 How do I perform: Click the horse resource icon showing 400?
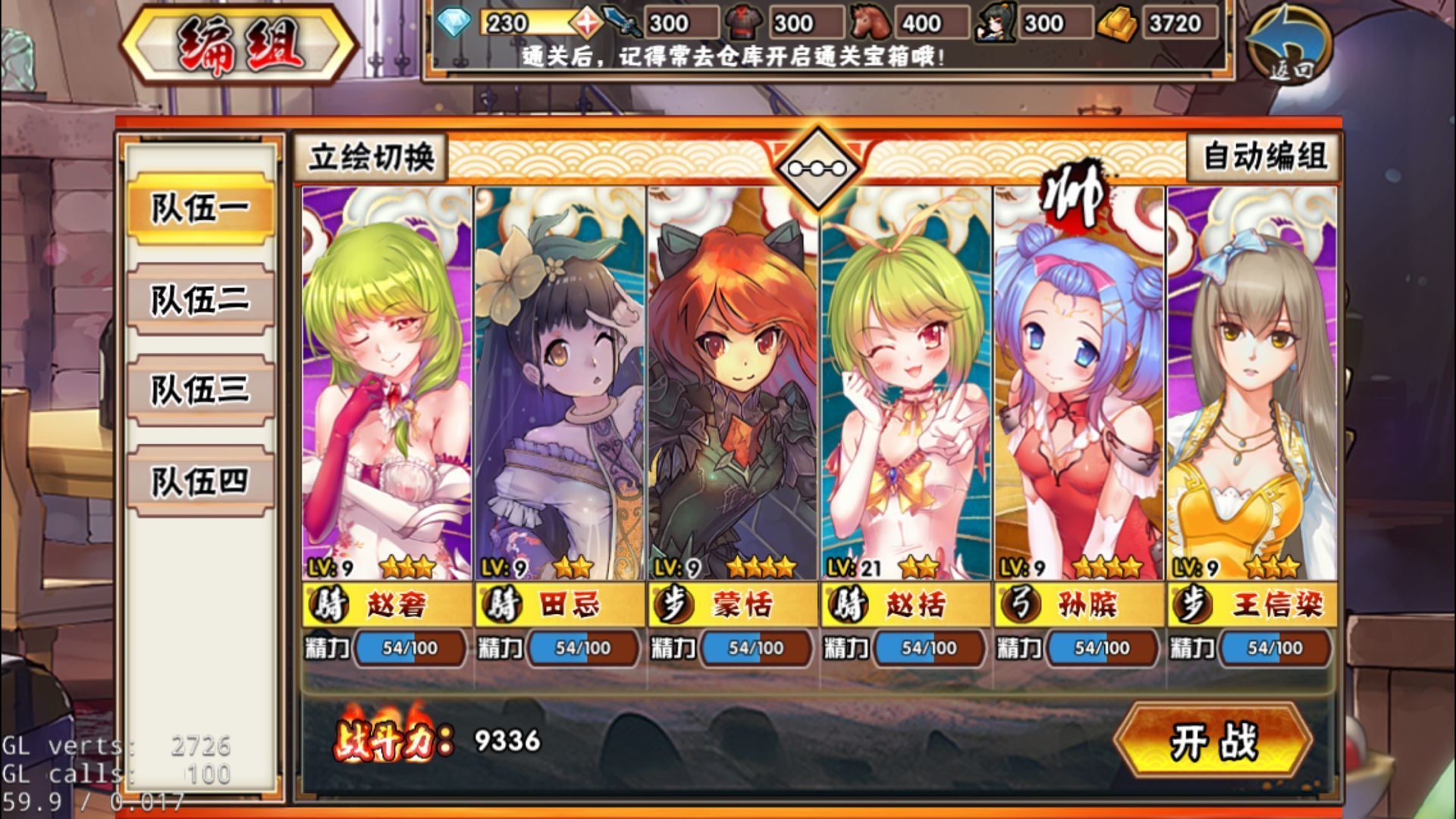(871, 23)
